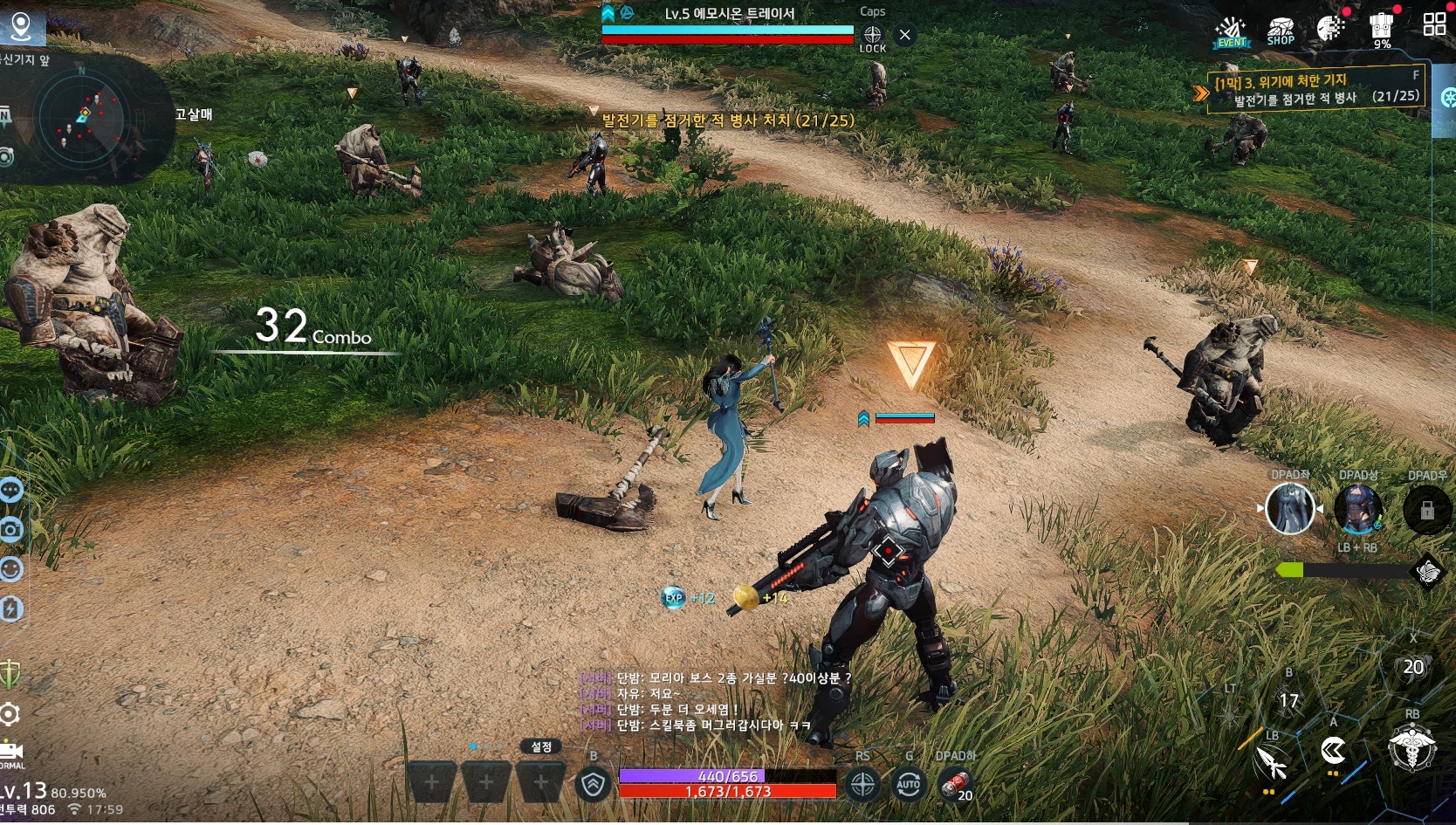
Task: Open the four-square main menu grid
Action: 1434,24
